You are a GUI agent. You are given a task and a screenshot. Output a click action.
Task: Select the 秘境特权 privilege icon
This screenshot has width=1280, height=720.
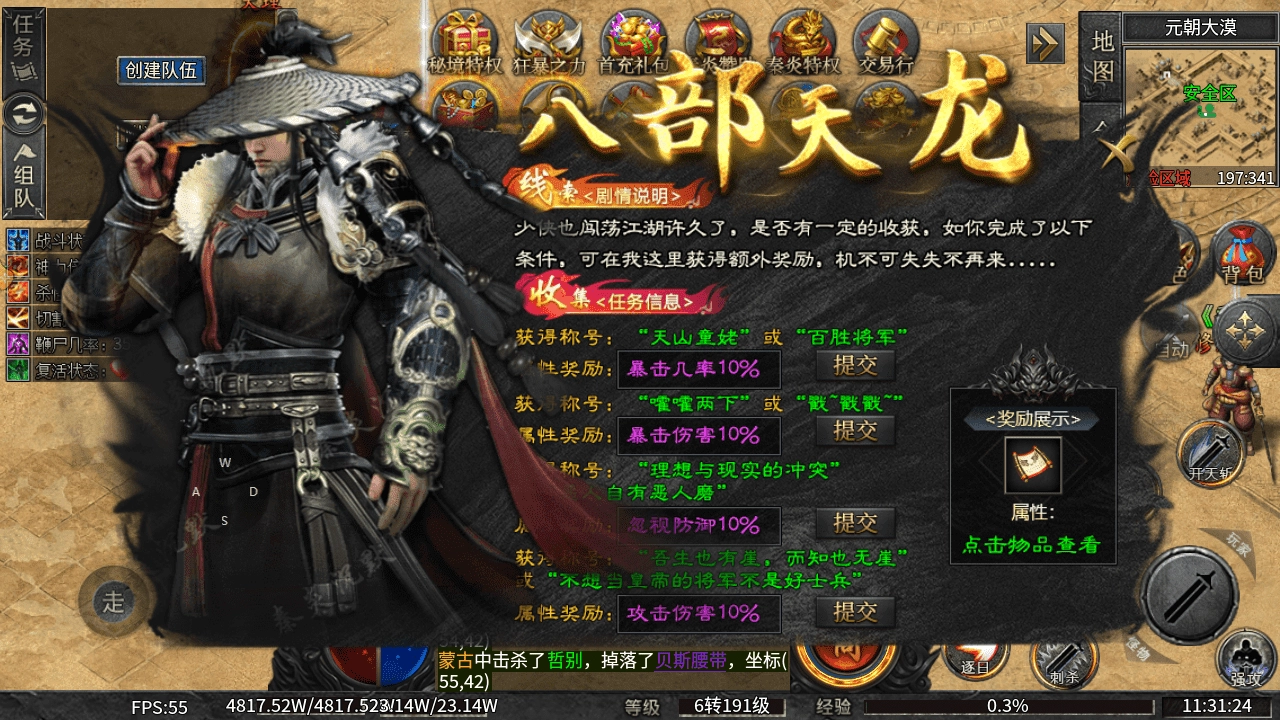(462, 38)
